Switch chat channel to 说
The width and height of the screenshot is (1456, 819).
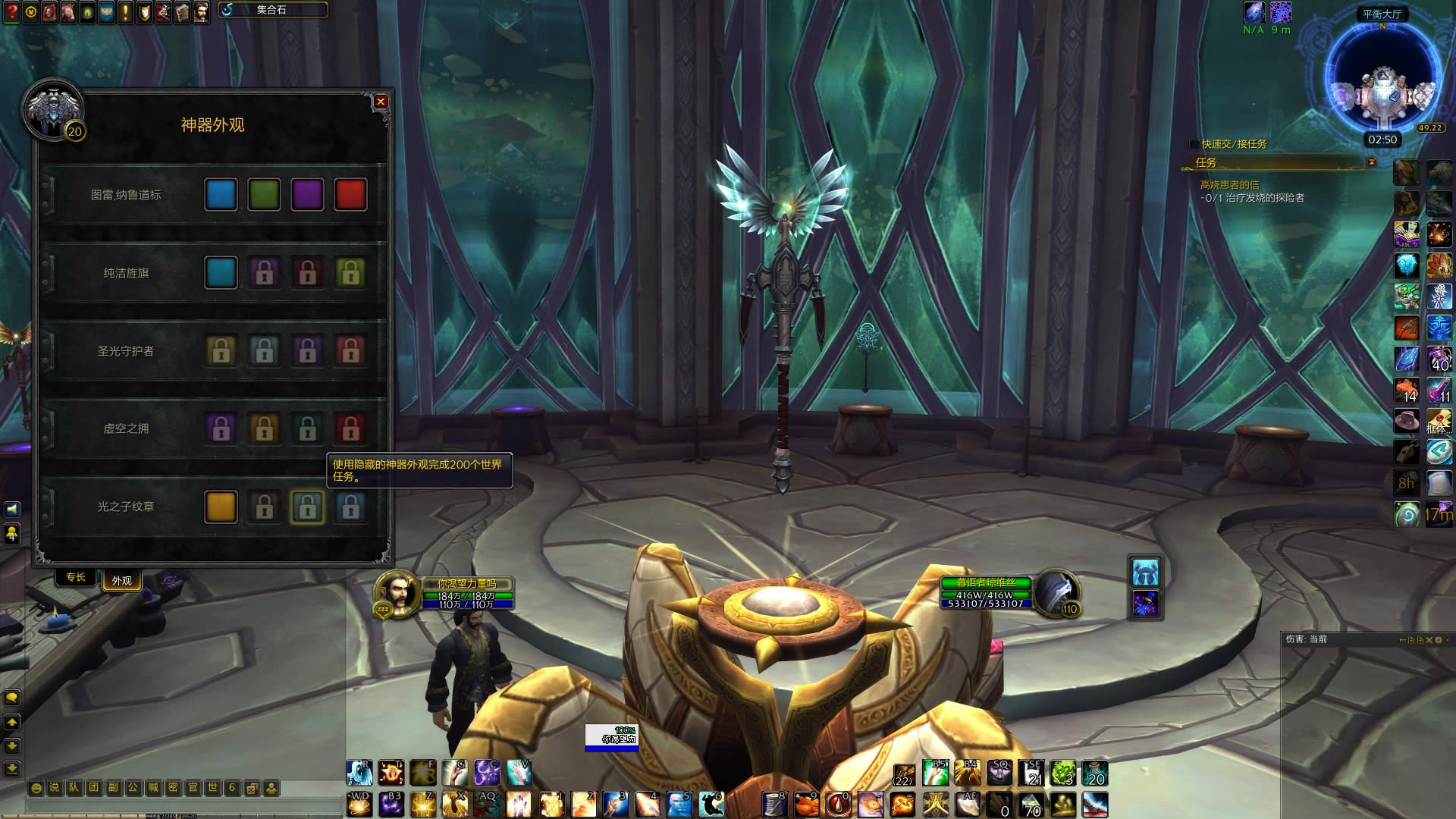pyautogui.click(x=55, y=788)
